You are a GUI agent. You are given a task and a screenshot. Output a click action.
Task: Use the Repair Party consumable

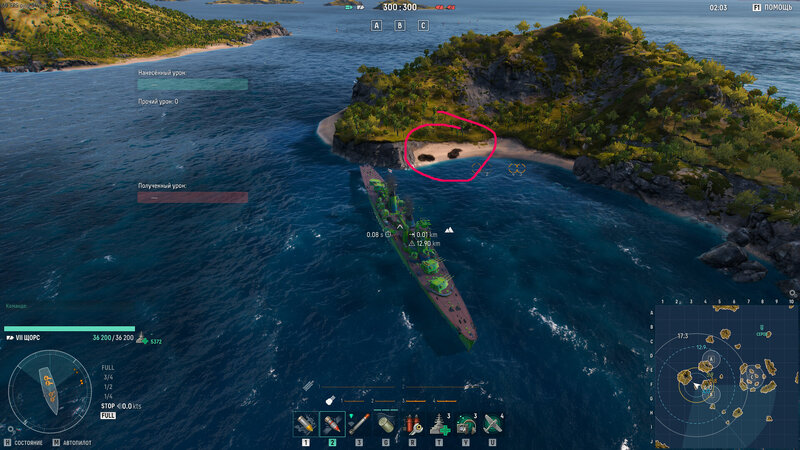[x=438, y=423]
